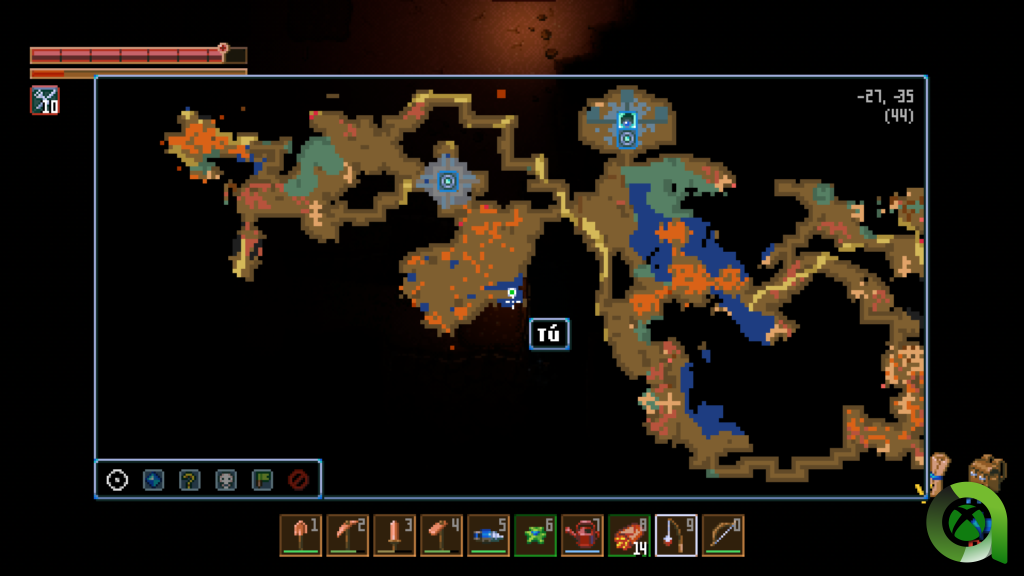
Task: Click the player marker labeled Tú
Action: coord(512,296)
